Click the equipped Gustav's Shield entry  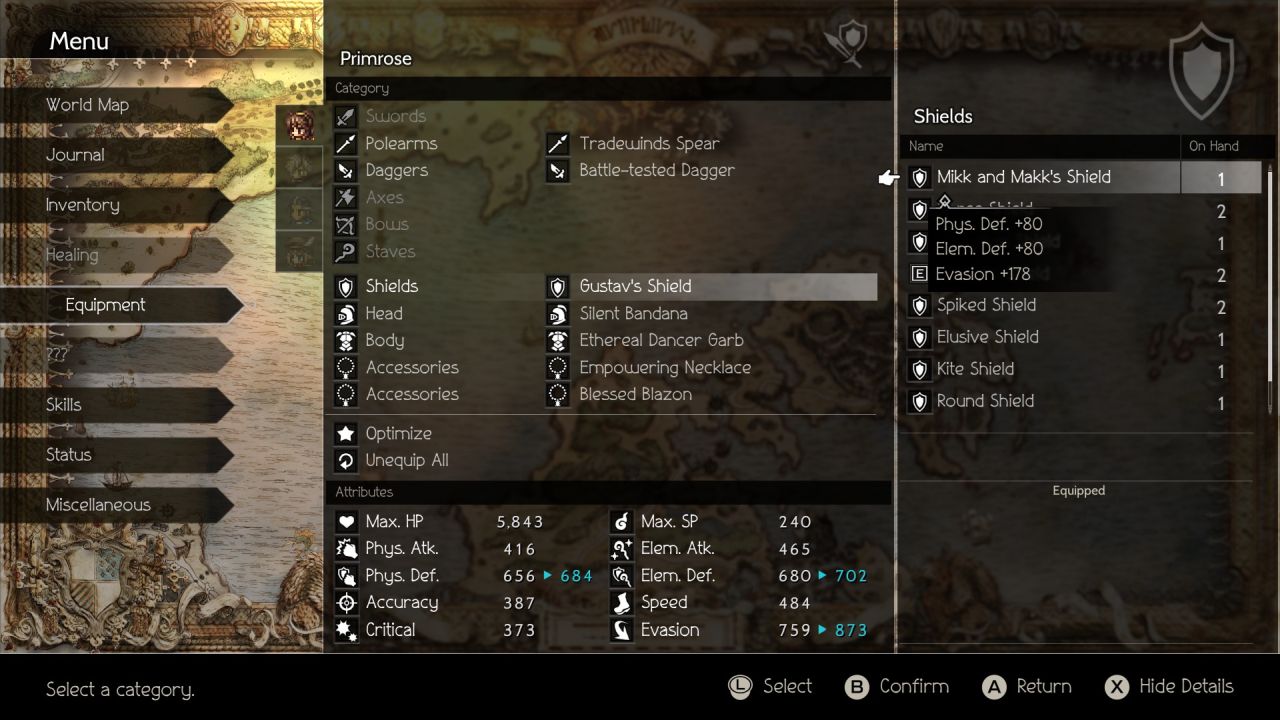tap(635, 287)
